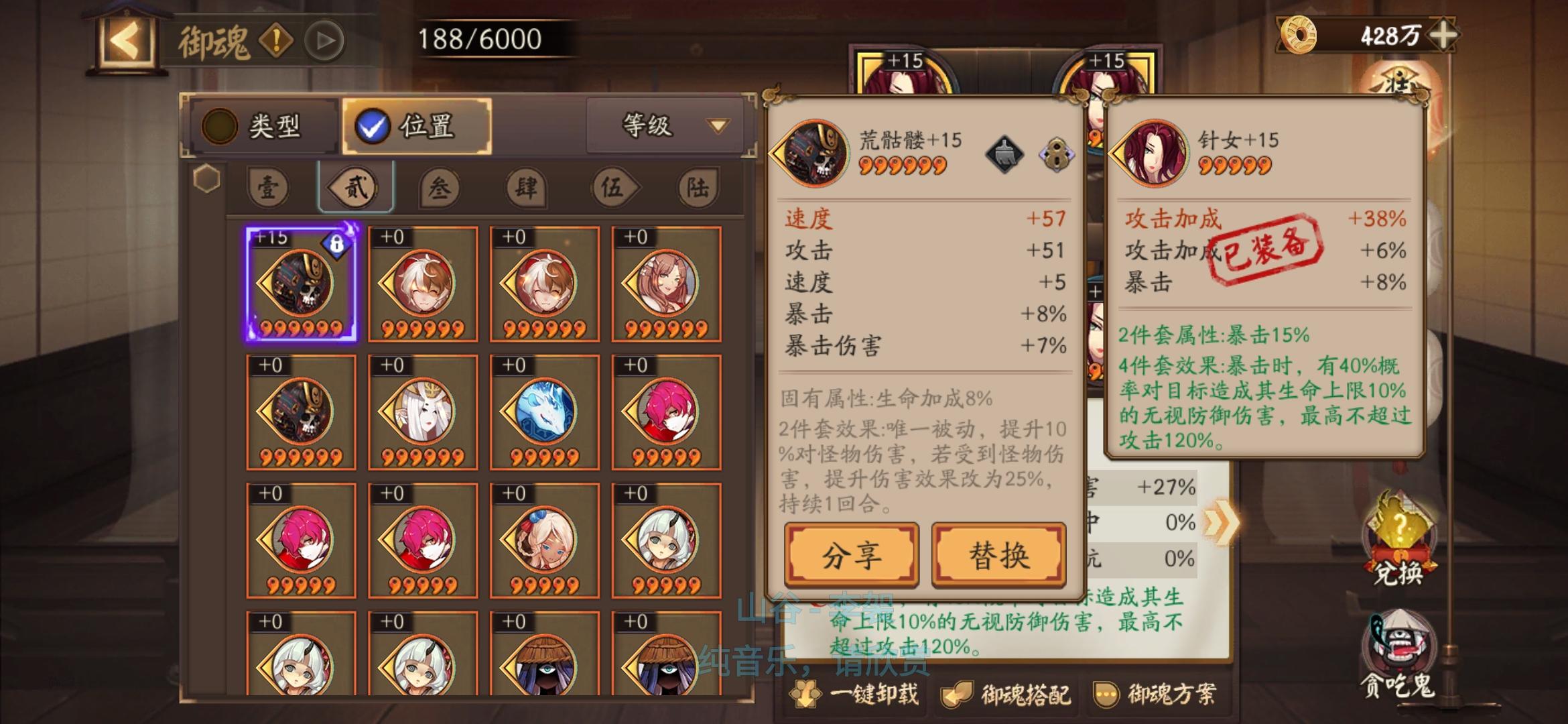Select the 针女+15 portrait thumbnail
The image size is (1568, 724).
tap(1156, 151)
